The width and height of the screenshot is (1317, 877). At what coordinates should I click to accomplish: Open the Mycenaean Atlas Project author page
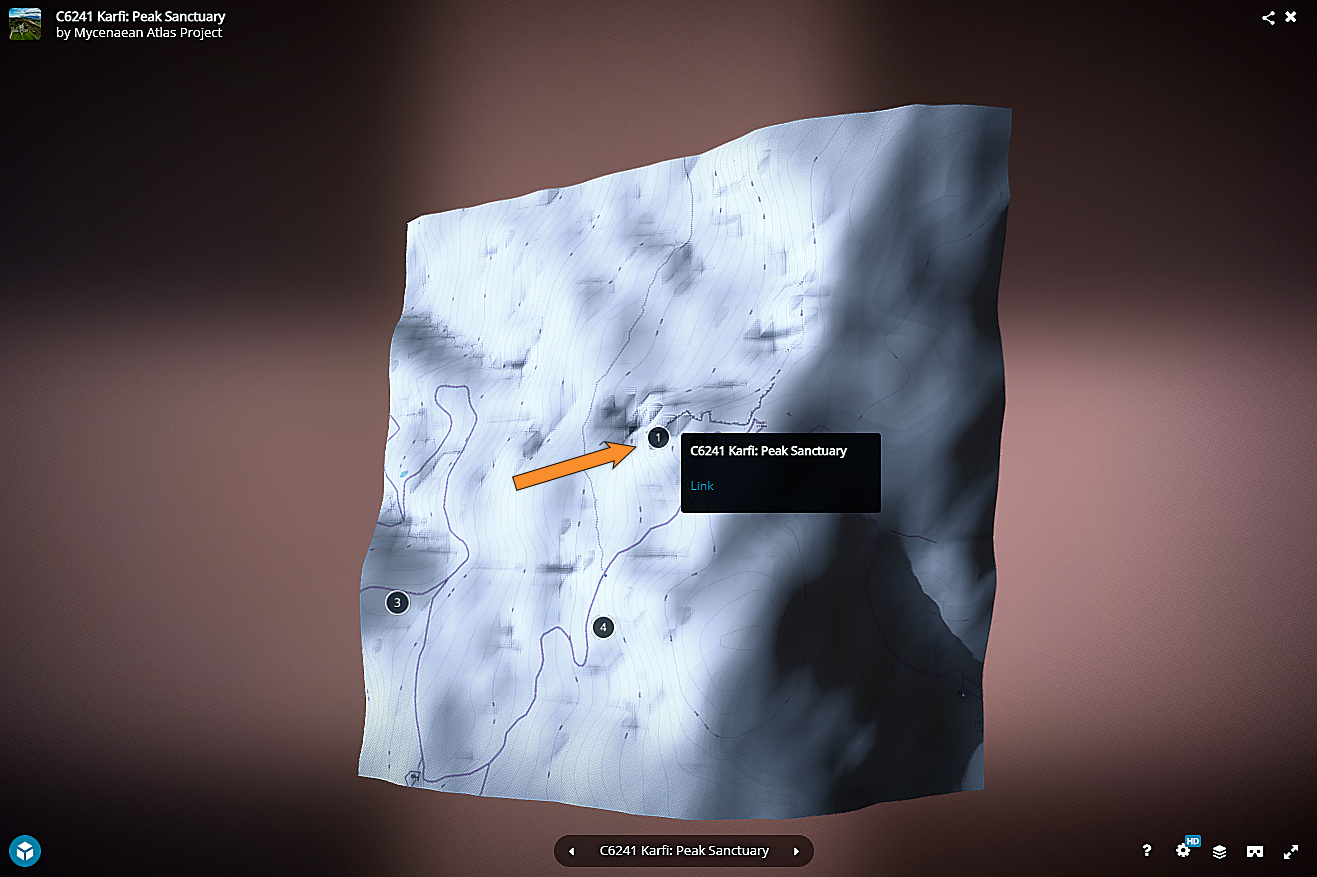click(148, 33)
